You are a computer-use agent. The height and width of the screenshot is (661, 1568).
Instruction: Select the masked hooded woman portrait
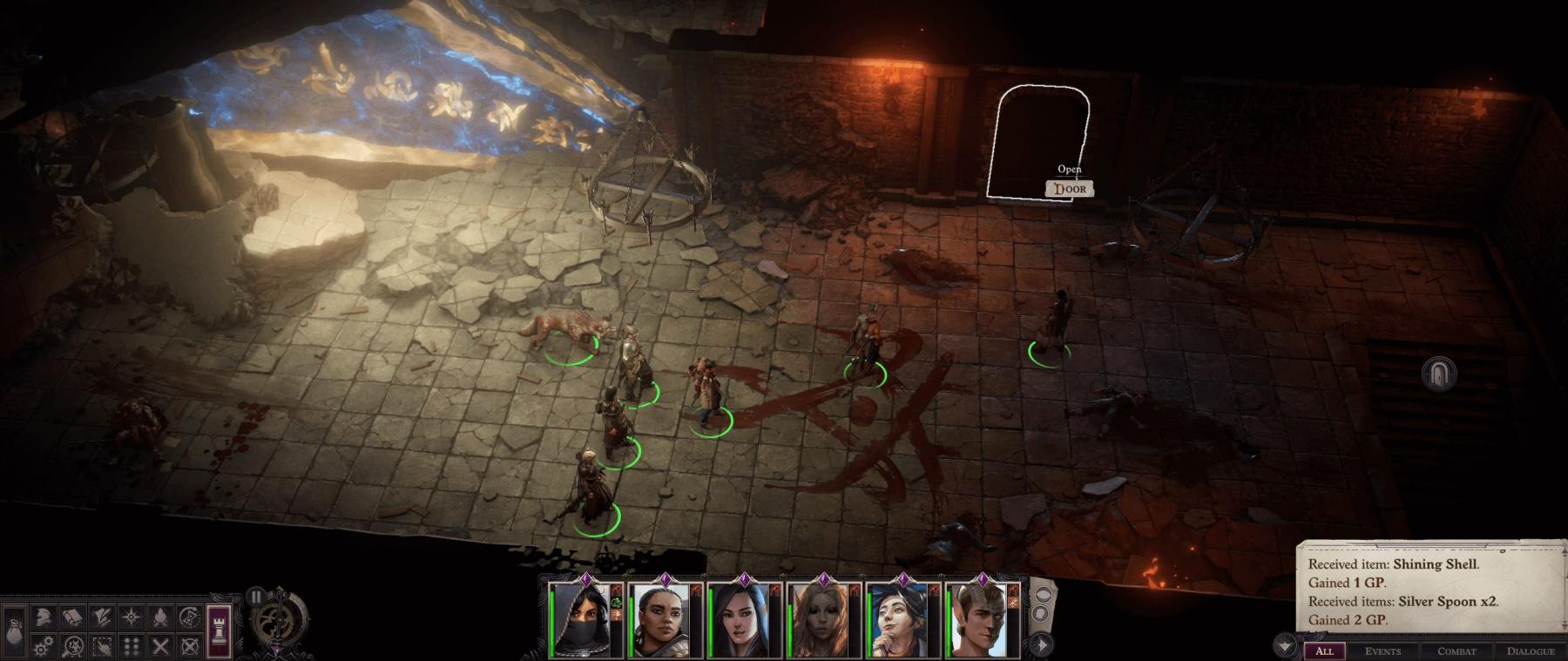(x=585, y=621)
